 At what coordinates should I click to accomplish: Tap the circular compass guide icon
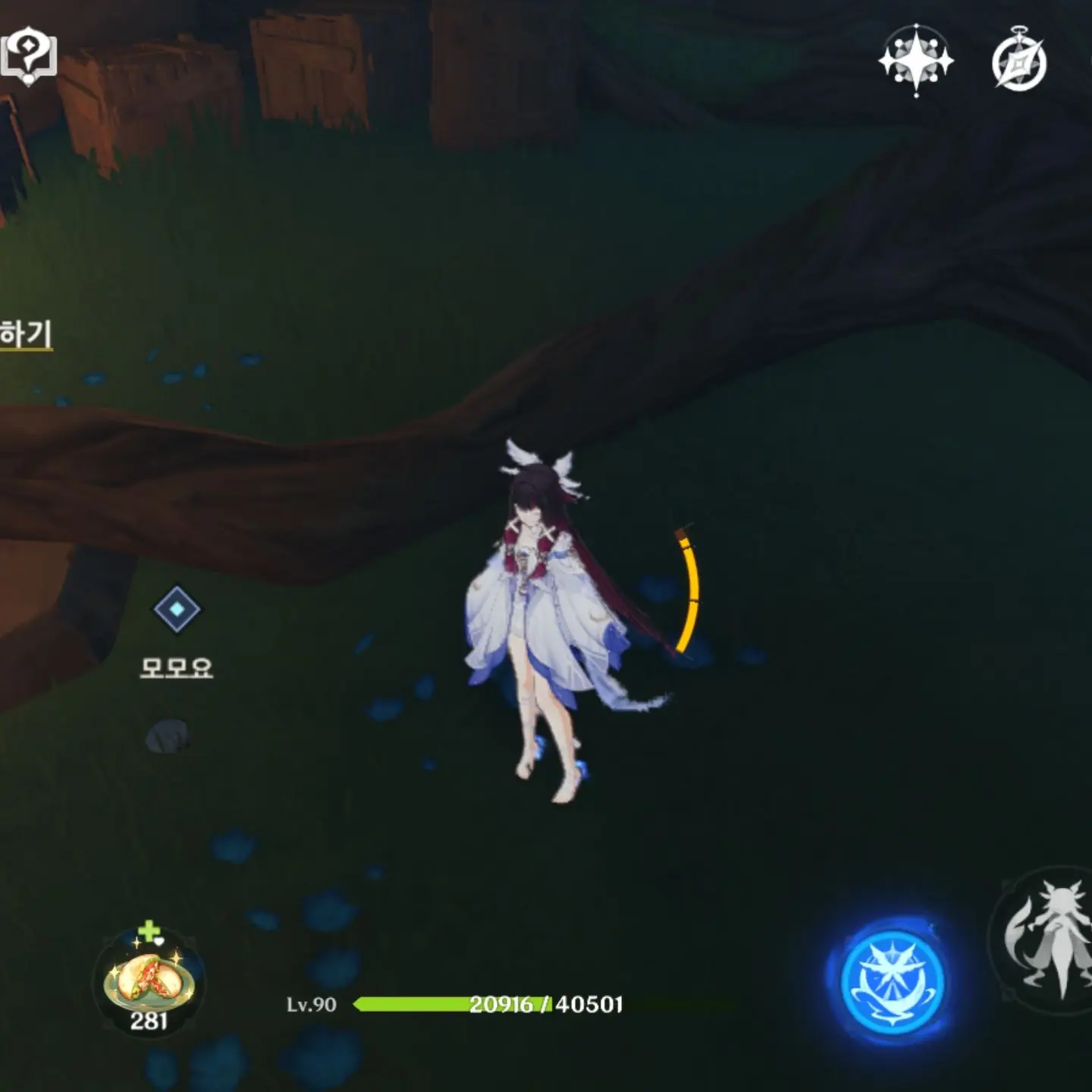[1020, 60]
